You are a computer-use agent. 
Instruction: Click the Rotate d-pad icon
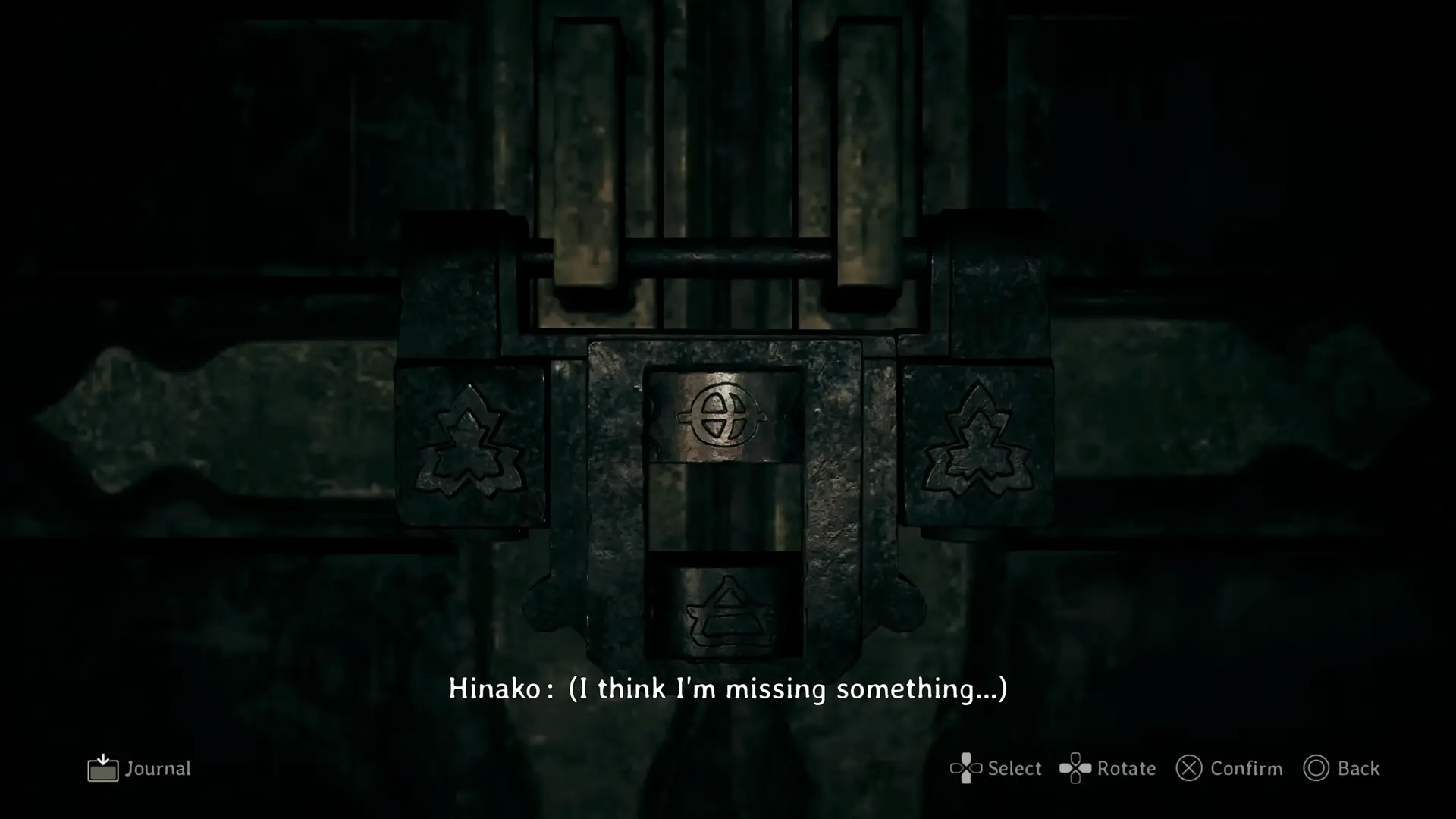(1078, 768)
